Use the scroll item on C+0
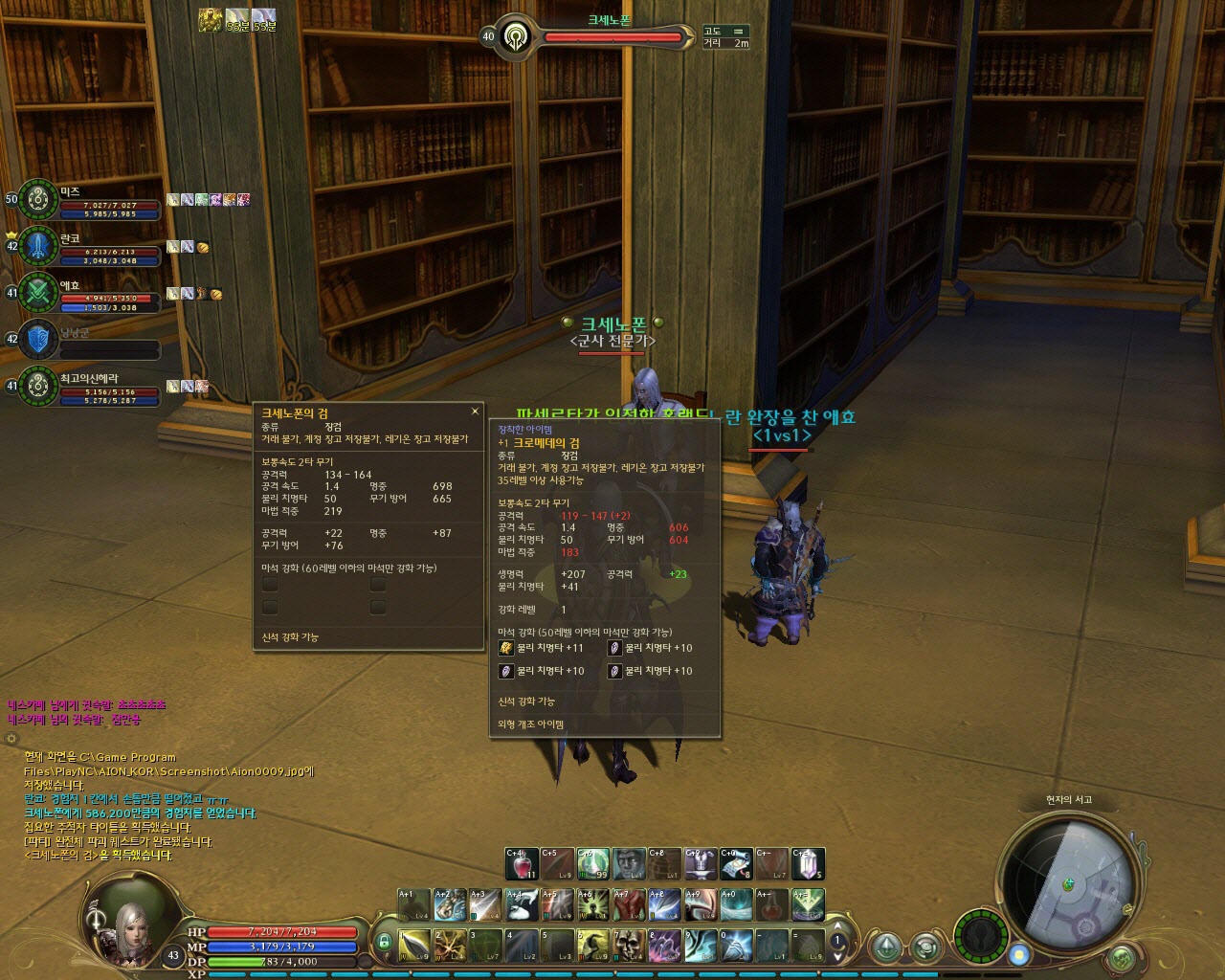This screenshot has width=1225, height=980. click(736, 864)
